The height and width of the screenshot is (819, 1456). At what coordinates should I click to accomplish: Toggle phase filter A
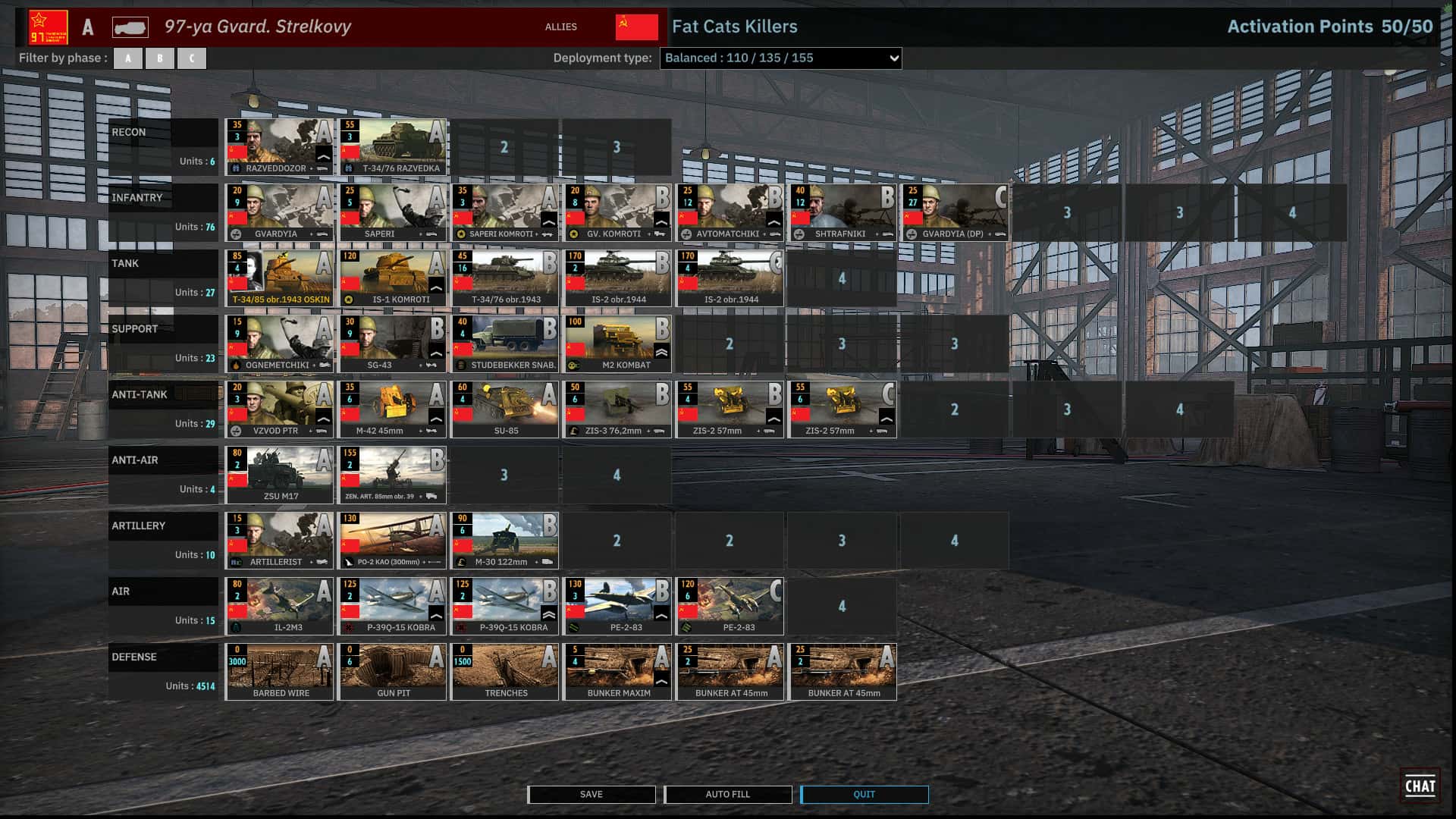(128, 58)
